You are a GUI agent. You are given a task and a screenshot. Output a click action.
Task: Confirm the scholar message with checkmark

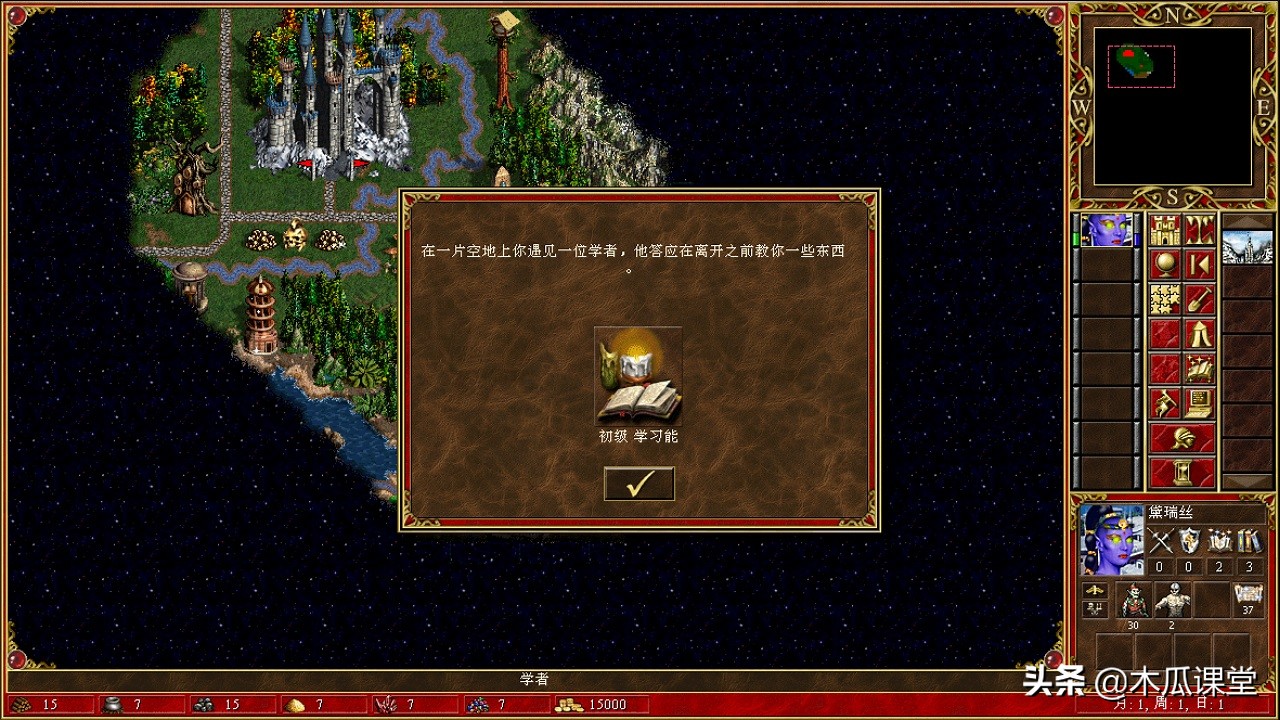click(638, 484)
